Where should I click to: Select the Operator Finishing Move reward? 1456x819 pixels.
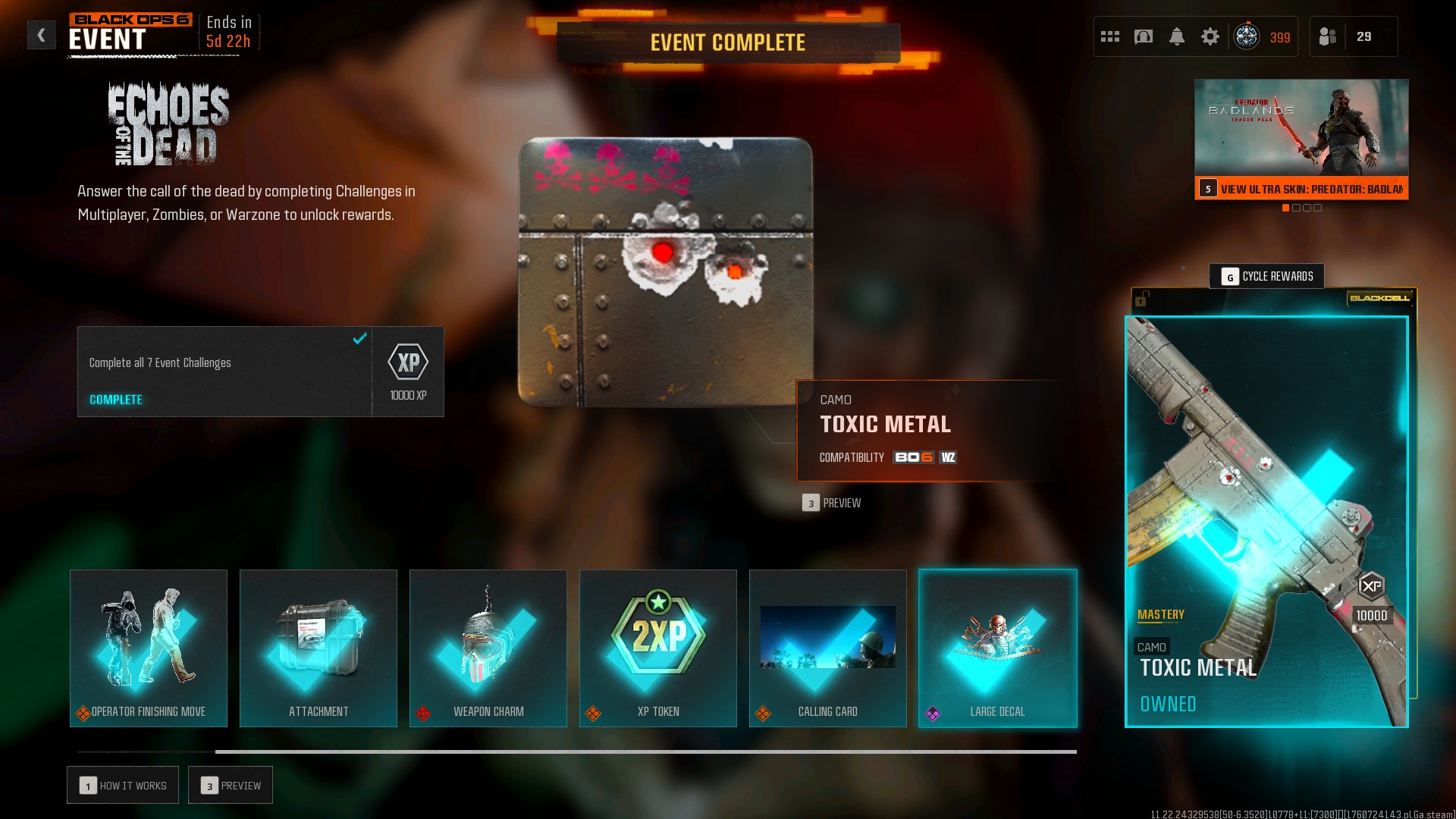click(x=149, y=648)
